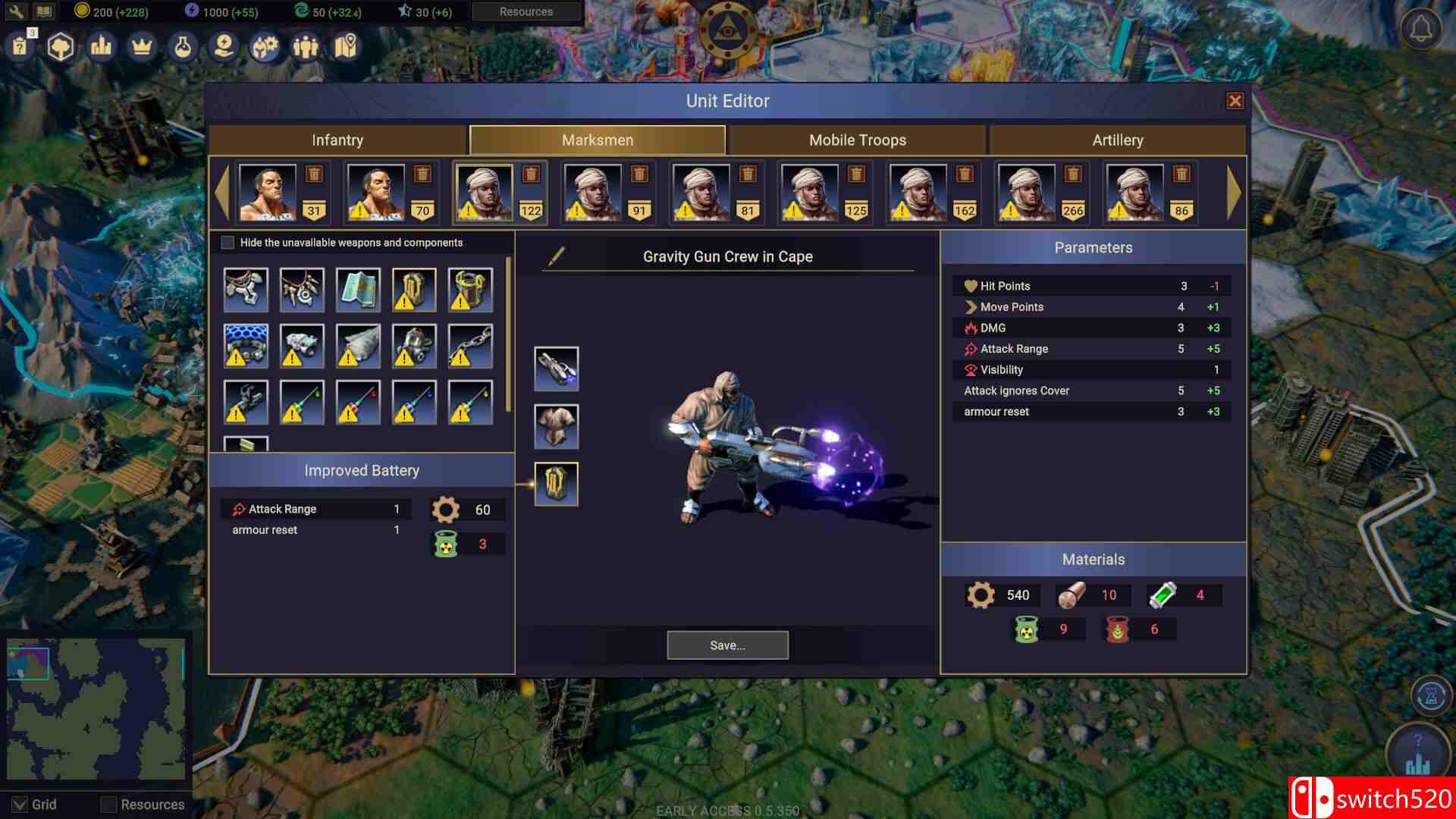The width and height of the screenshot is (1456, 819).
Task: Open the notifications bell
Action: (x=1421, y=30)
